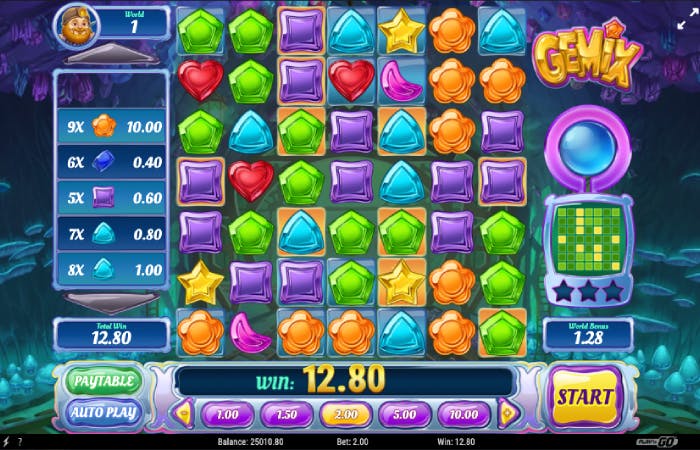Click the down arrow below the win list
Viewport: 700px width, 450px height.
click(x=110, y=299)
